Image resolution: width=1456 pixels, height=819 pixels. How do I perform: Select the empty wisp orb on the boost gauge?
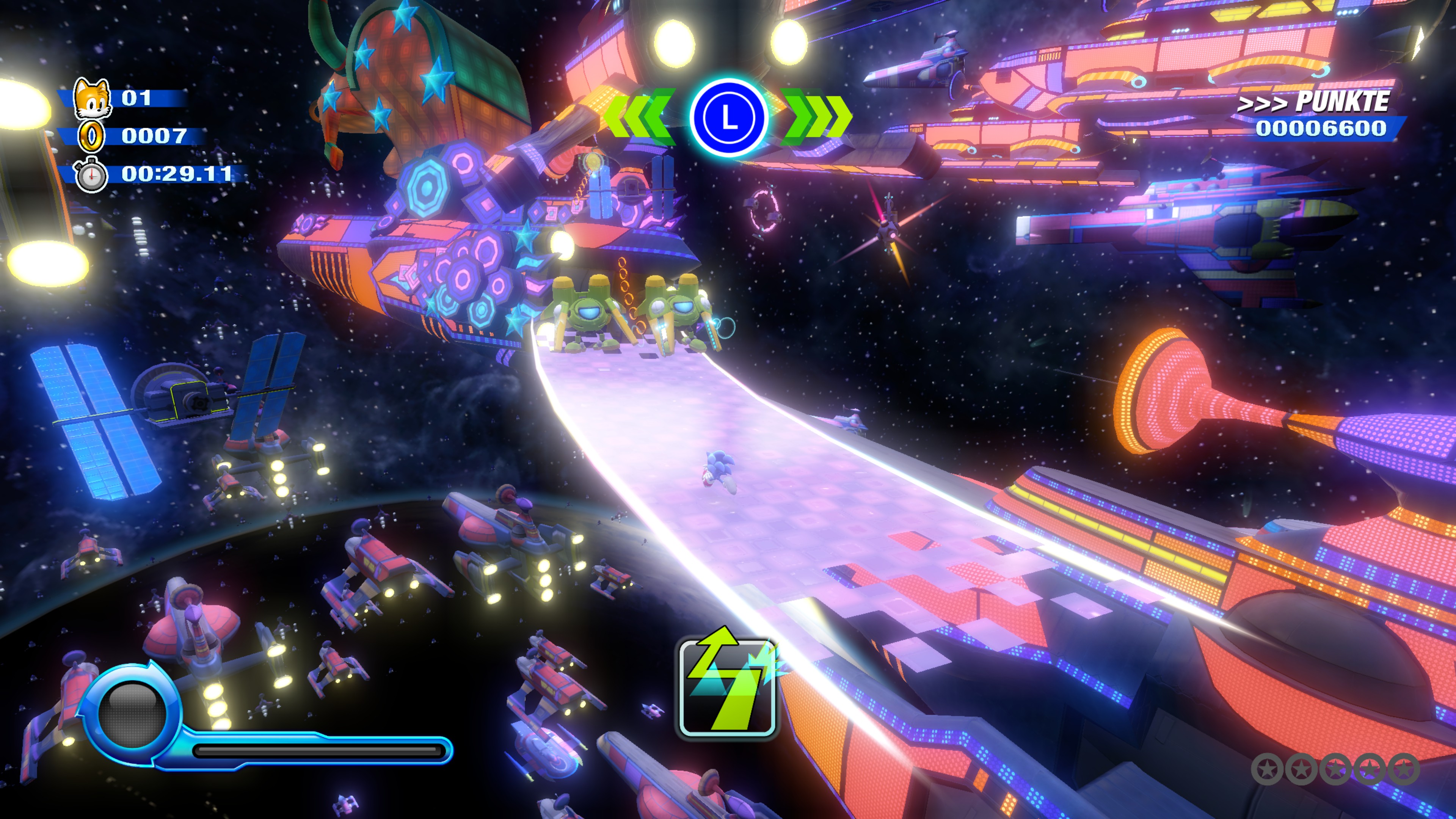coord(132,715)
